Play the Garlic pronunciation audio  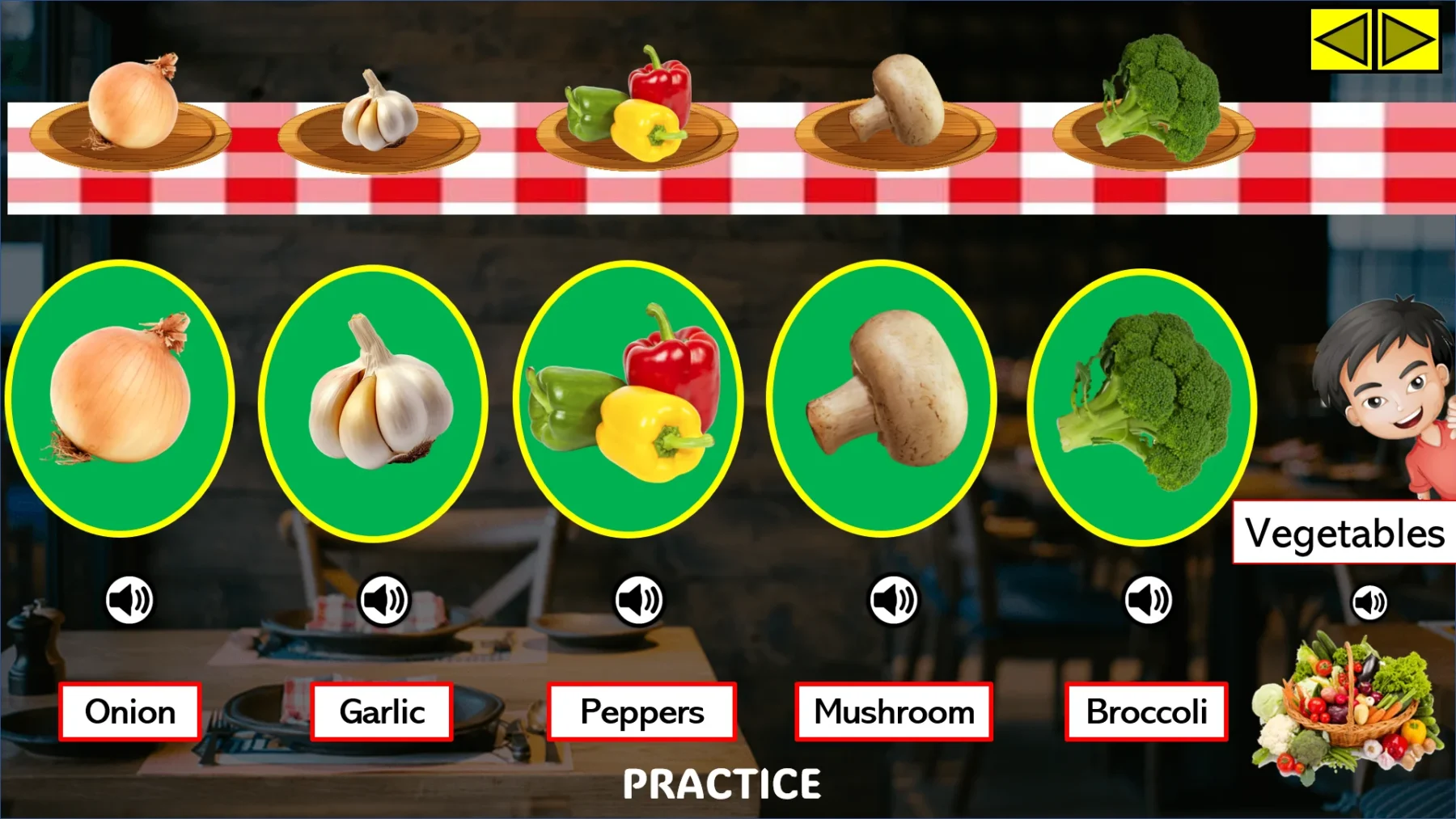383,598
